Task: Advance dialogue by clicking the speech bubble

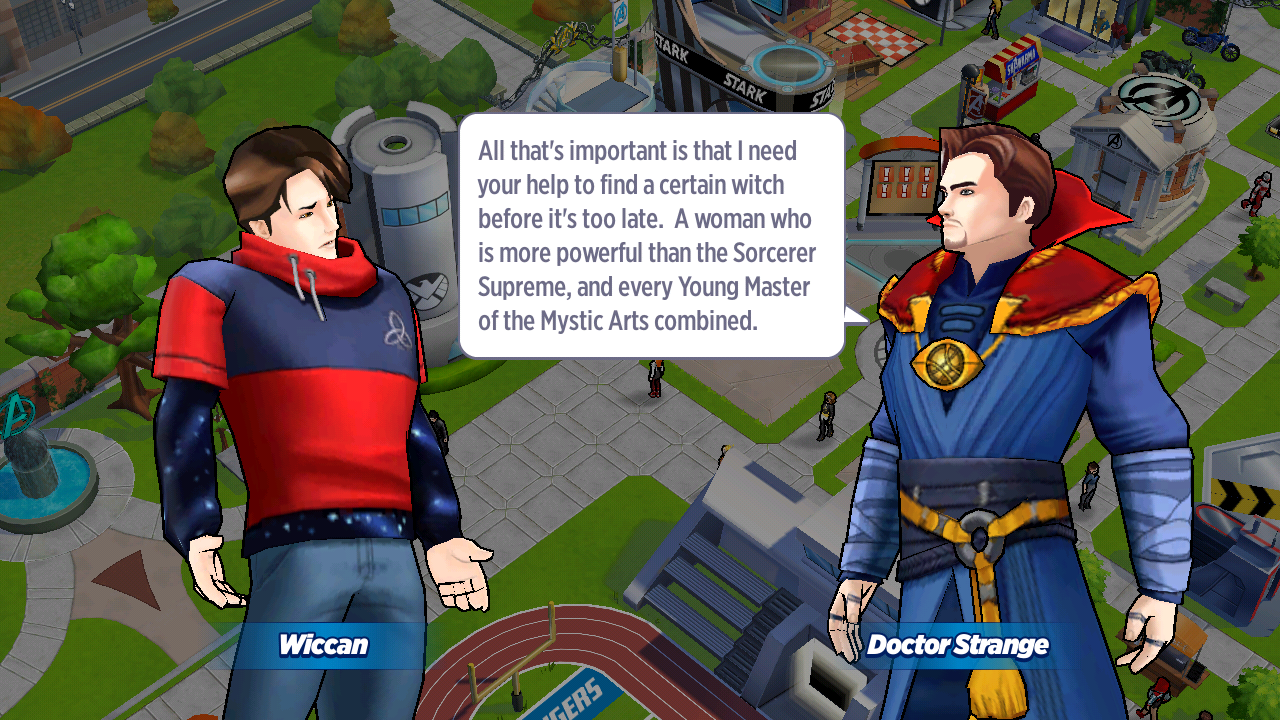Action: click(x=651, y=236)
